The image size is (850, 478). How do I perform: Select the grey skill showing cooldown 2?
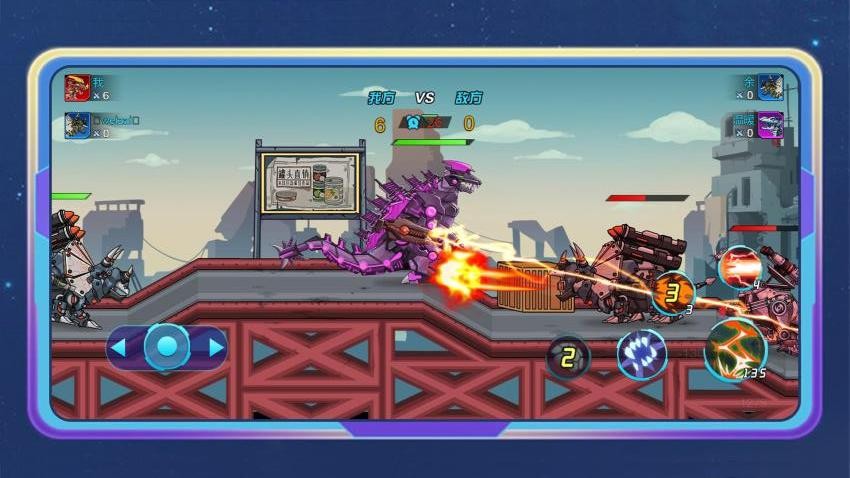[x=567, y=357]
